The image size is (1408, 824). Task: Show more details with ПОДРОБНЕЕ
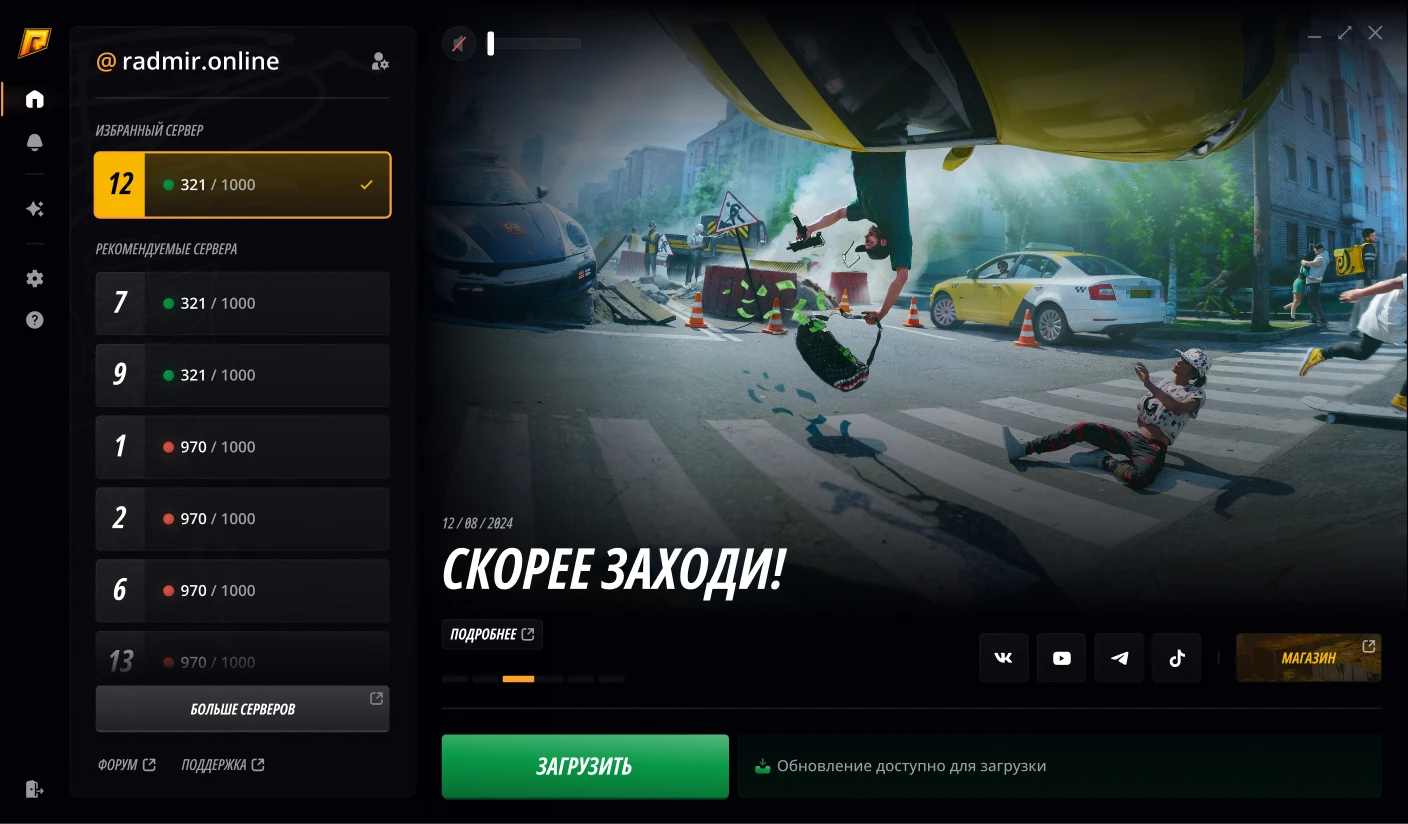(492, 634)
